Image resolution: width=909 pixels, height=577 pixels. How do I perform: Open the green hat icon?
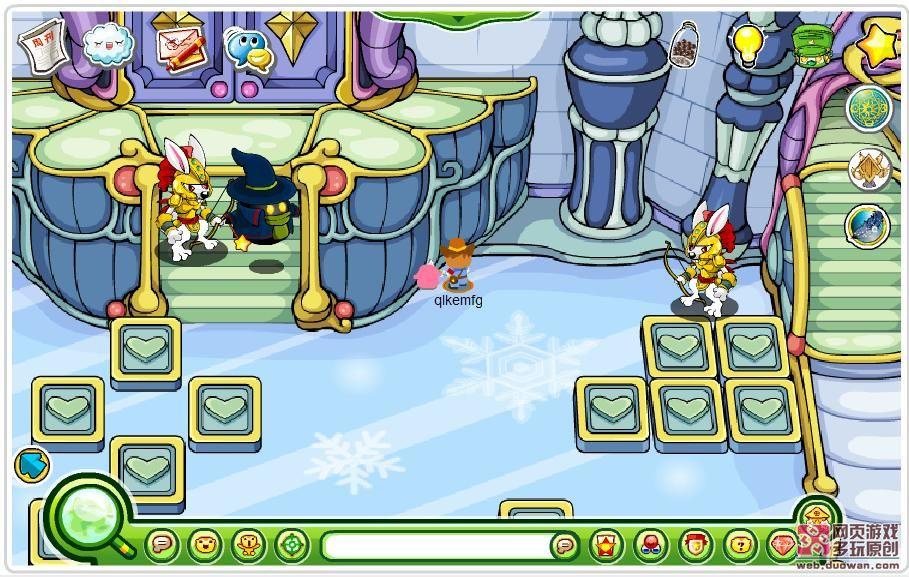tap(811, 44)
